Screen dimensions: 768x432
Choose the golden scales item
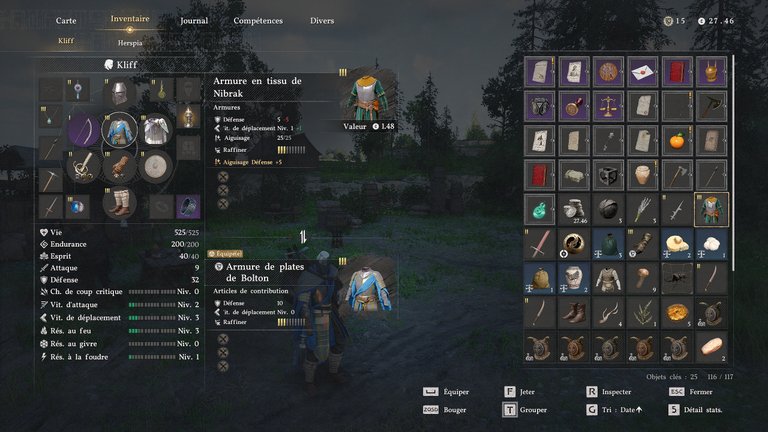(608, 106)
